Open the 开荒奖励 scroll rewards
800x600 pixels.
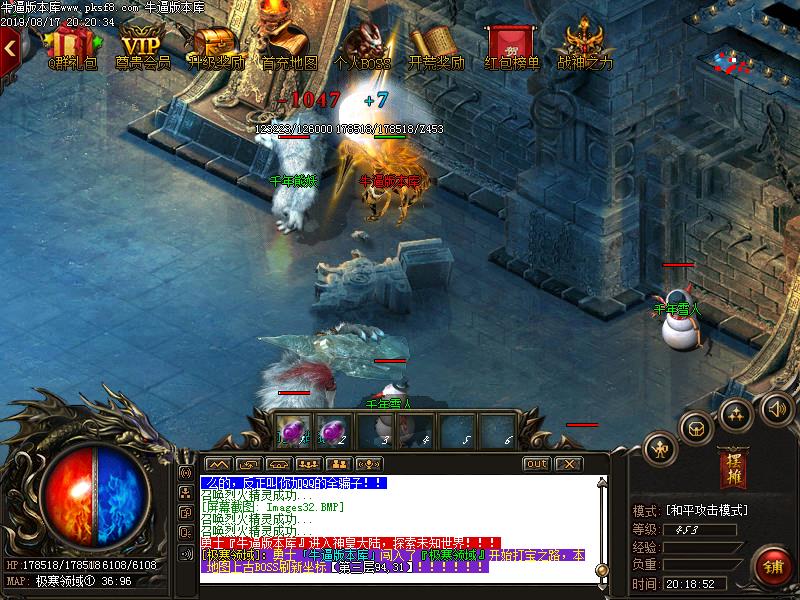[x=436, y=46]
